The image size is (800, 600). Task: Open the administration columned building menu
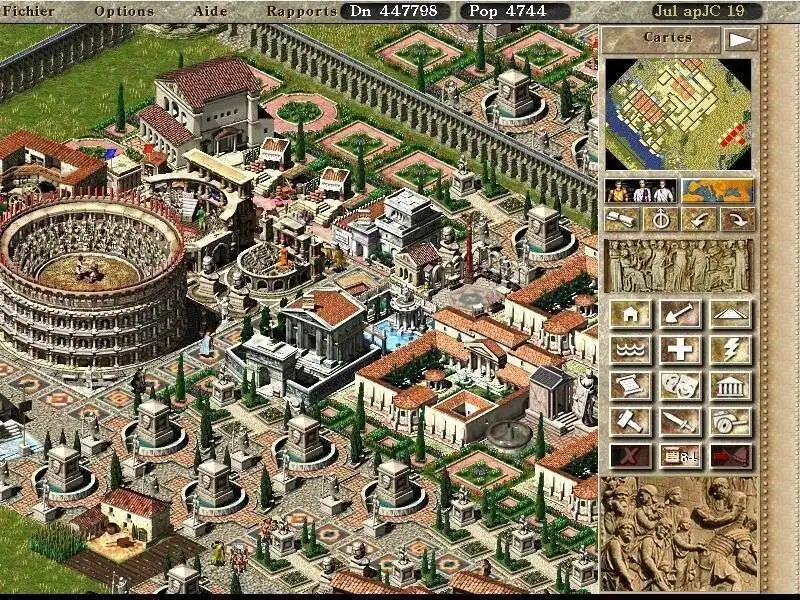[730, 386]
